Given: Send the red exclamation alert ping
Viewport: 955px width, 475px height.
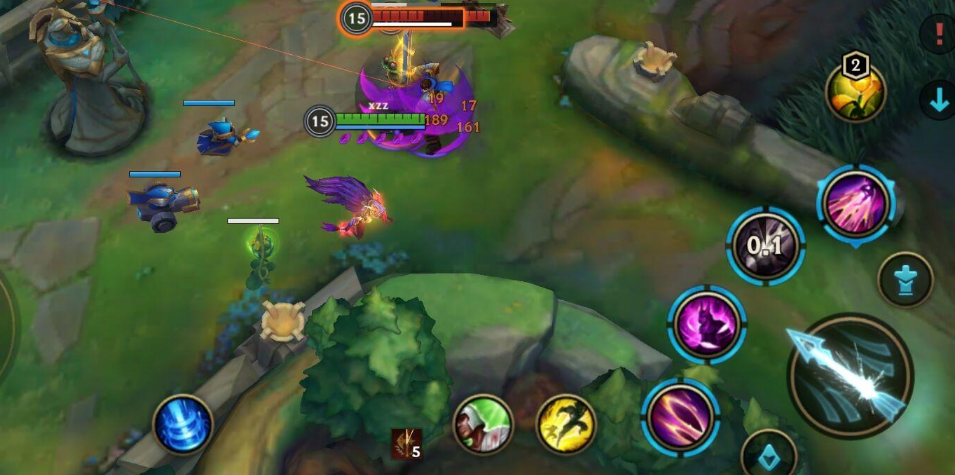Looking at the screenshot, I should point(938,34).
